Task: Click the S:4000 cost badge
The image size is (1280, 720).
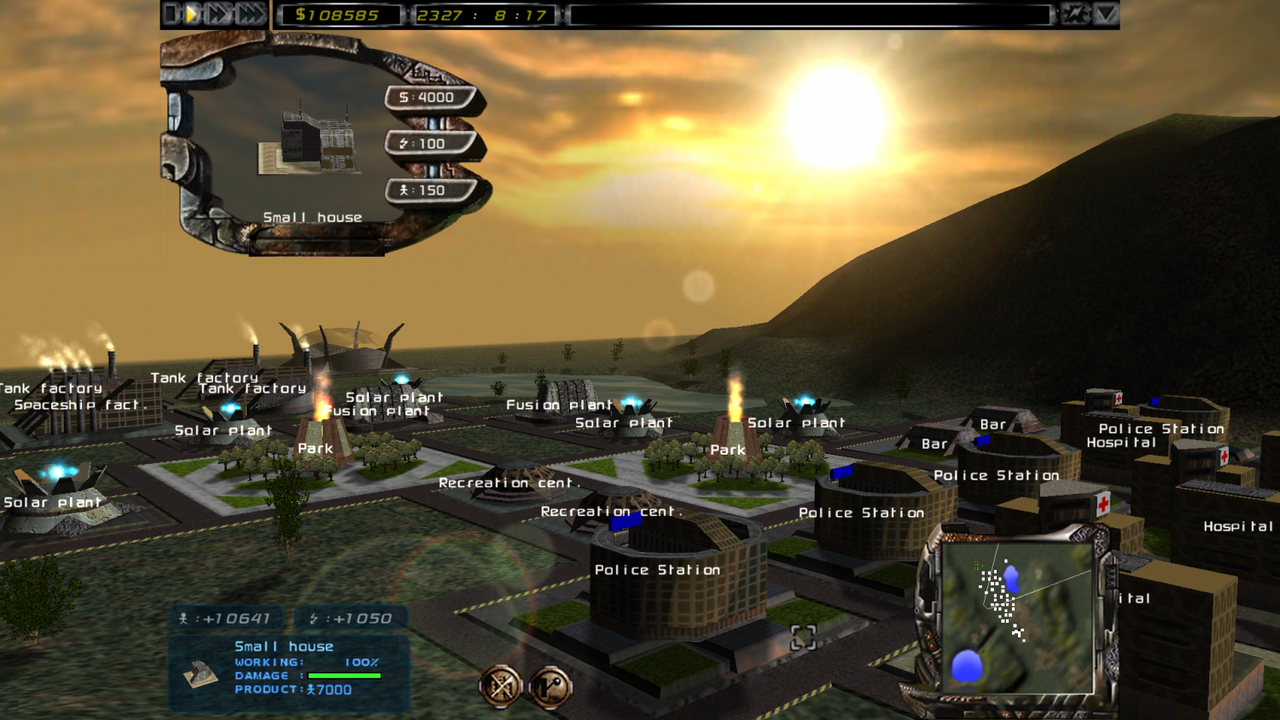Action: (425, 97)
